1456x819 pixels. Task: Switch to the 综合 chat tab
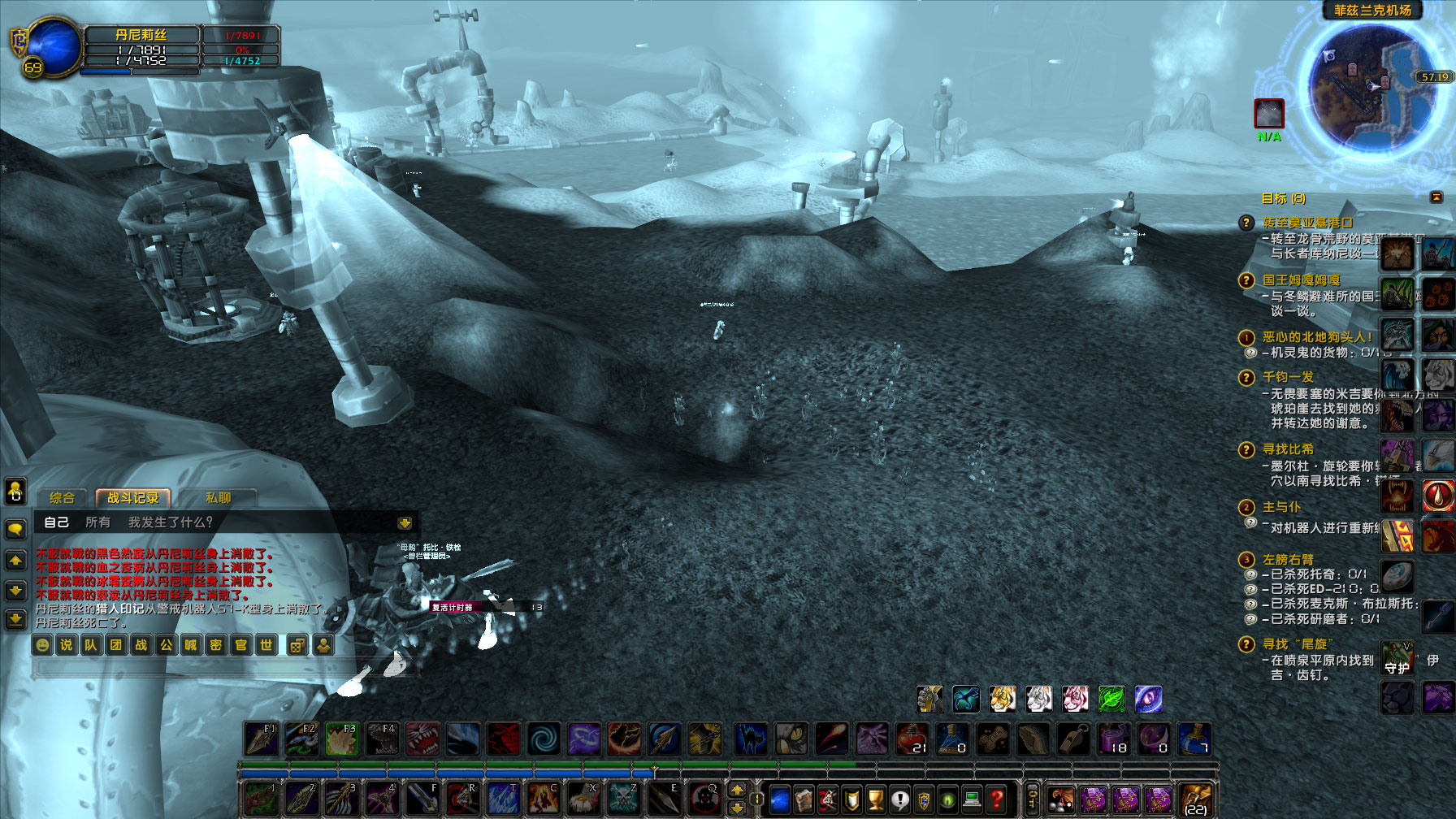[x=63, y=498]
